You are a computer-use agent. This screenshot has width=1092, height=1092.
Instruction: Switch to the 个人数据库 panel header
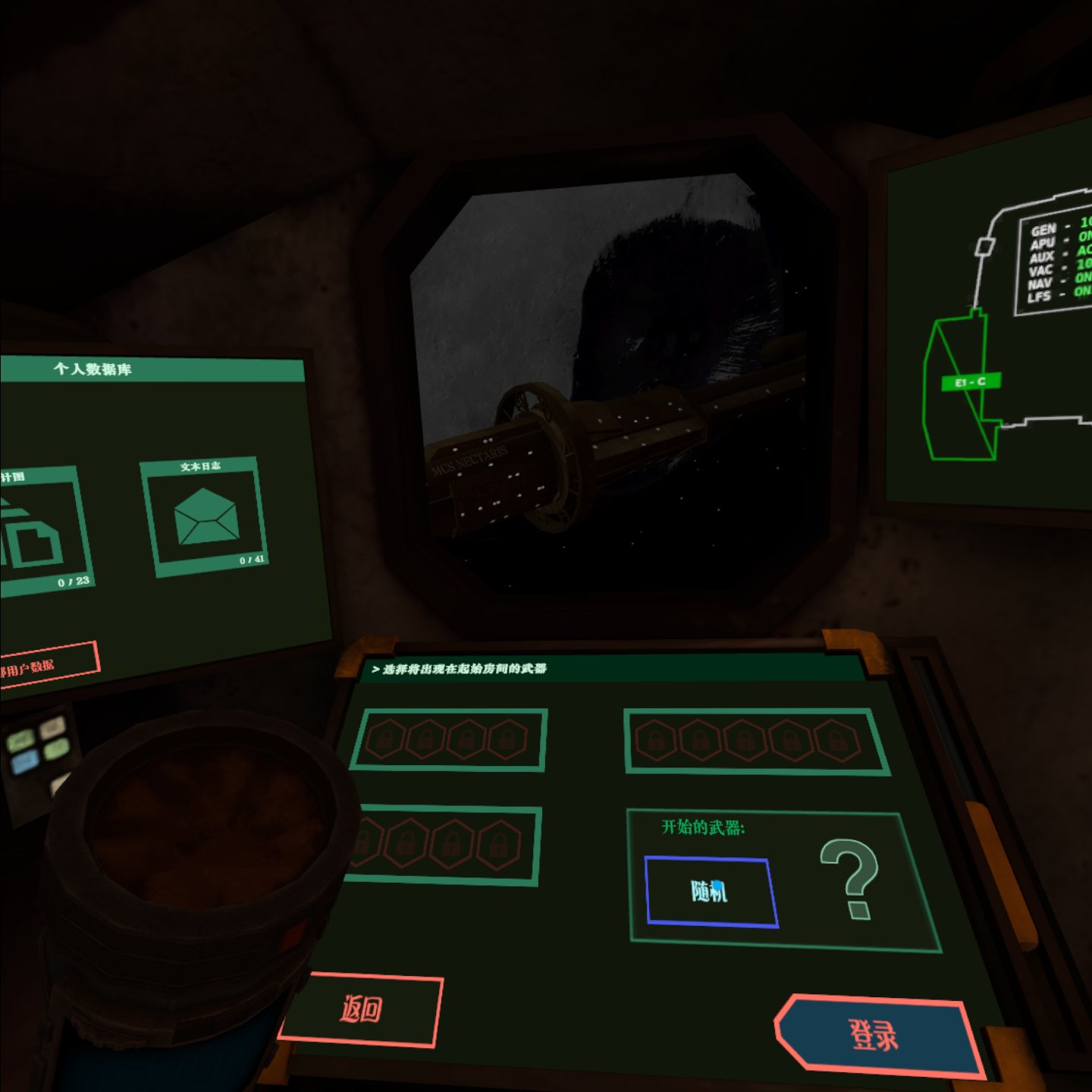point(91,370)
